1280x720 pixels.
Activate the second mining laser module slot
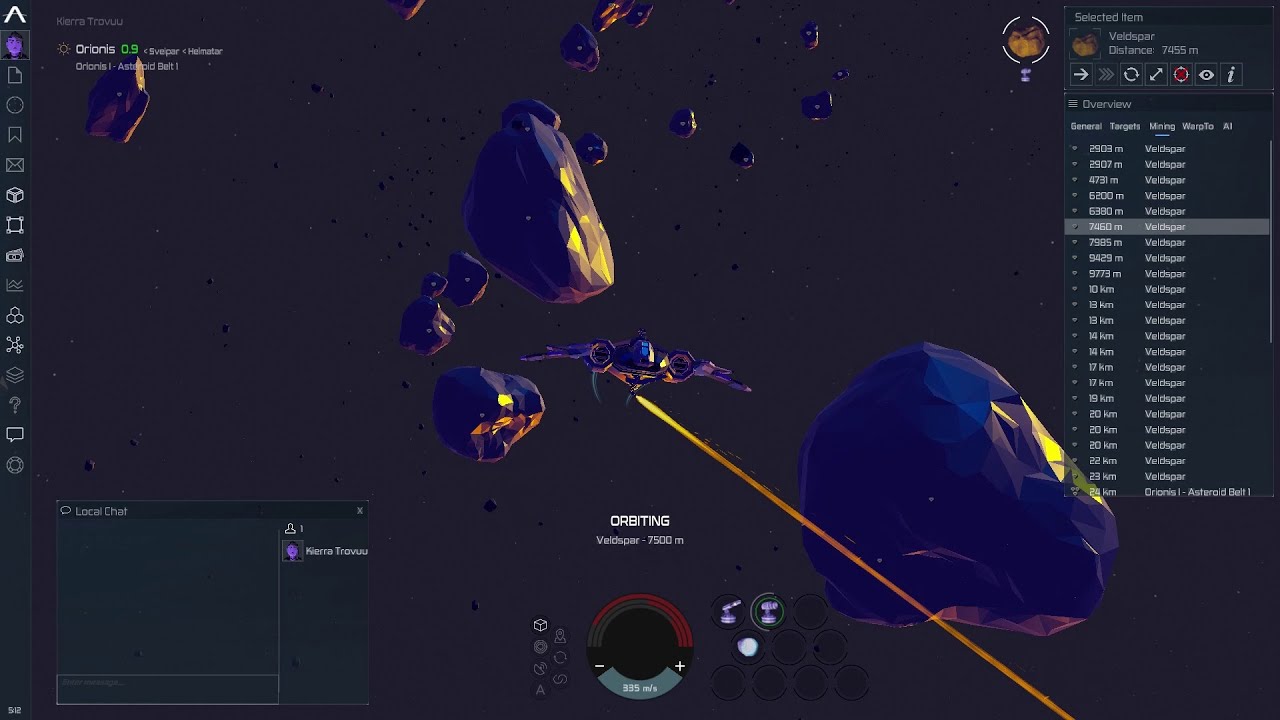[768, 608]
